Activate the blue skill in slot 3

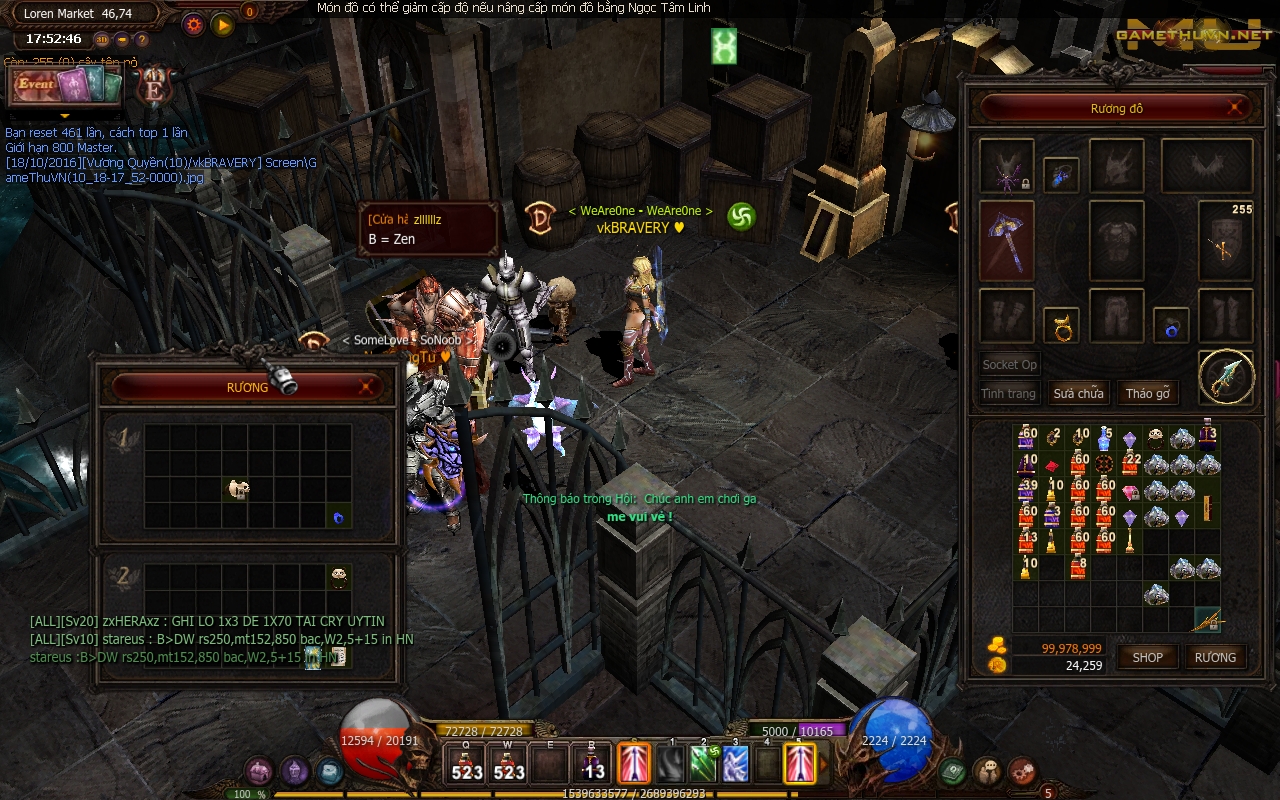click(736, 763)
